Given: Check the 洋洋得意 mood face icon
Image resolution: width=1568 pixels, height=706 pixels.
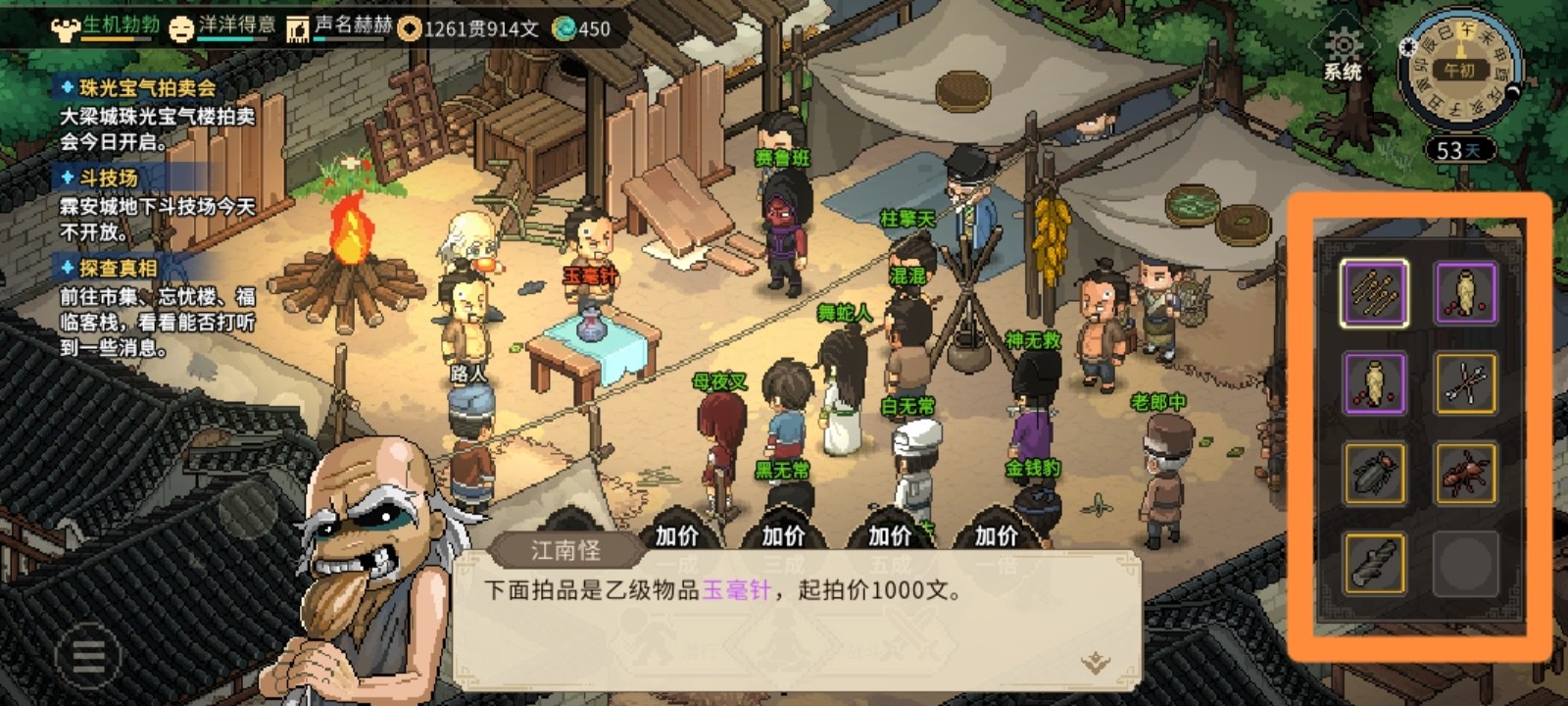Looking at the screenshot, I should click(181, 28).
